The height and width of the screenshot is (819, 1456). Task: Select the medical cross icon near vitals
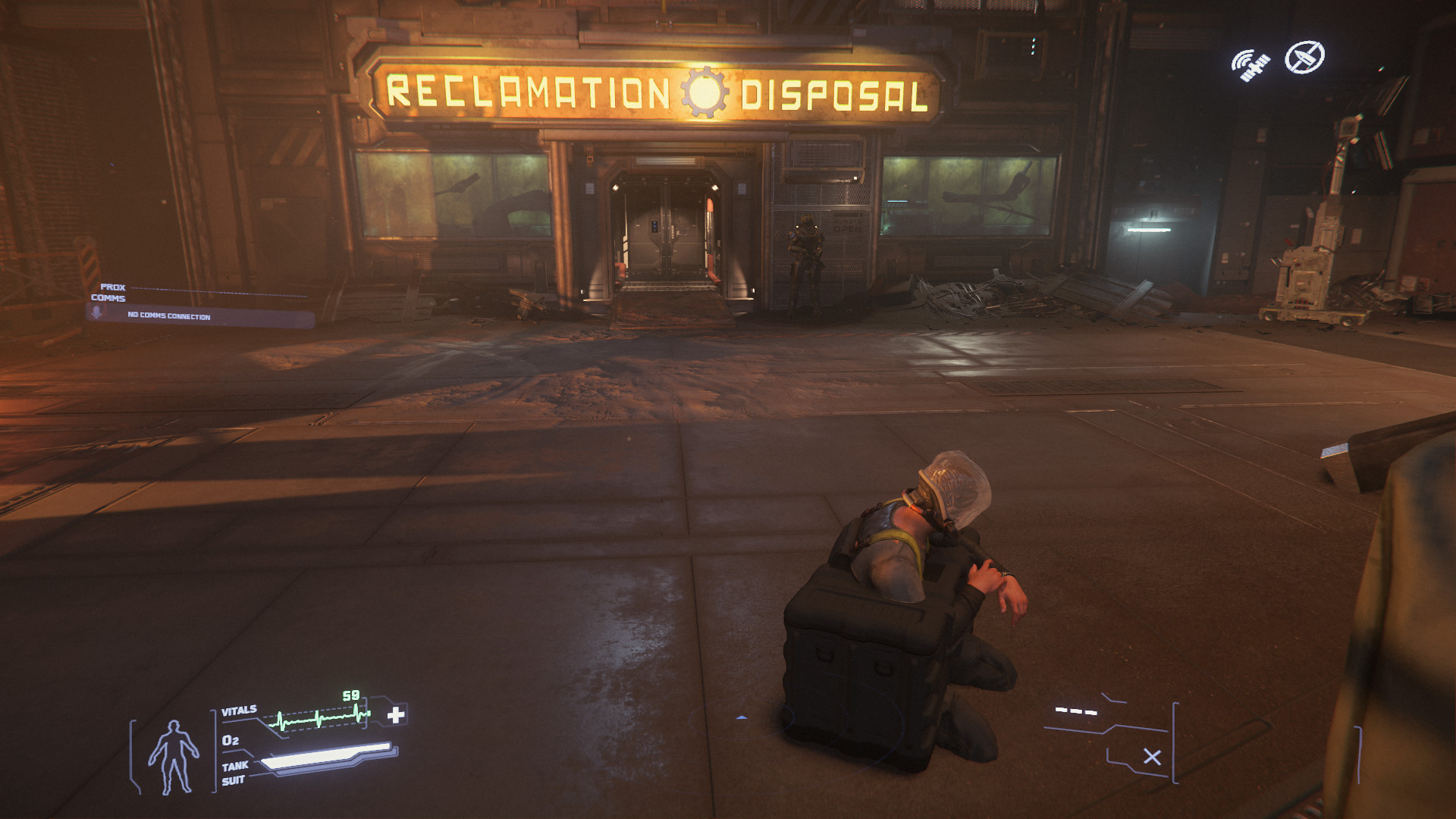397,714
